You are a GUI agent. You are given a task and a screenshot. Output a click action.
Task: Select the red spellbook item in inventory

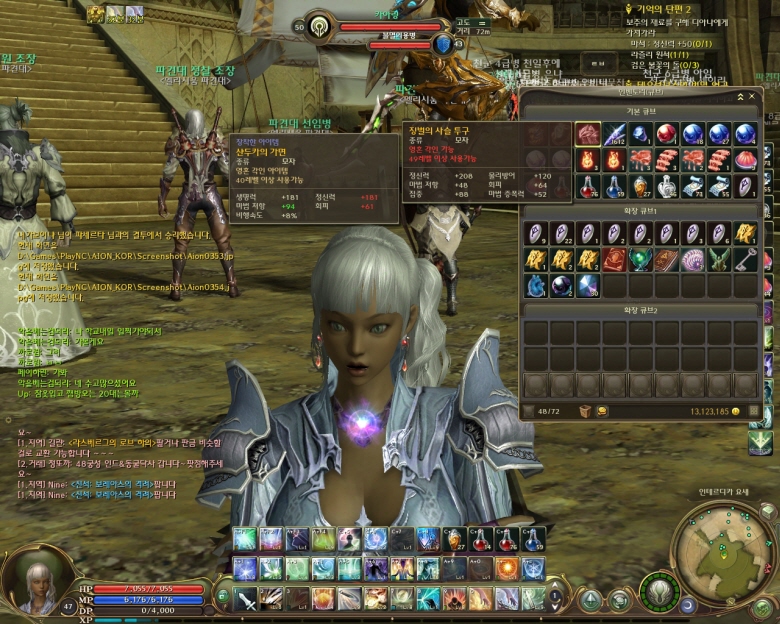click(614, 259)
